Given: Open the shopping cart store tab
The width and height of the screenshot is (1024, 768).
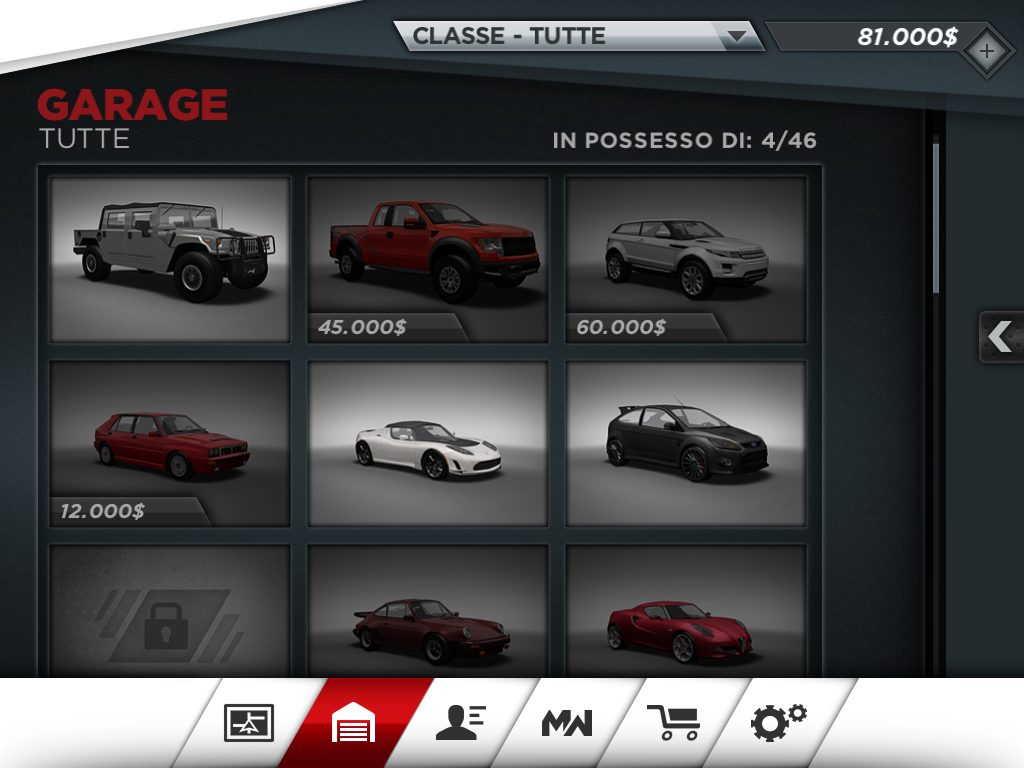Looking at the screenshot, I should [x=672, y=723].
